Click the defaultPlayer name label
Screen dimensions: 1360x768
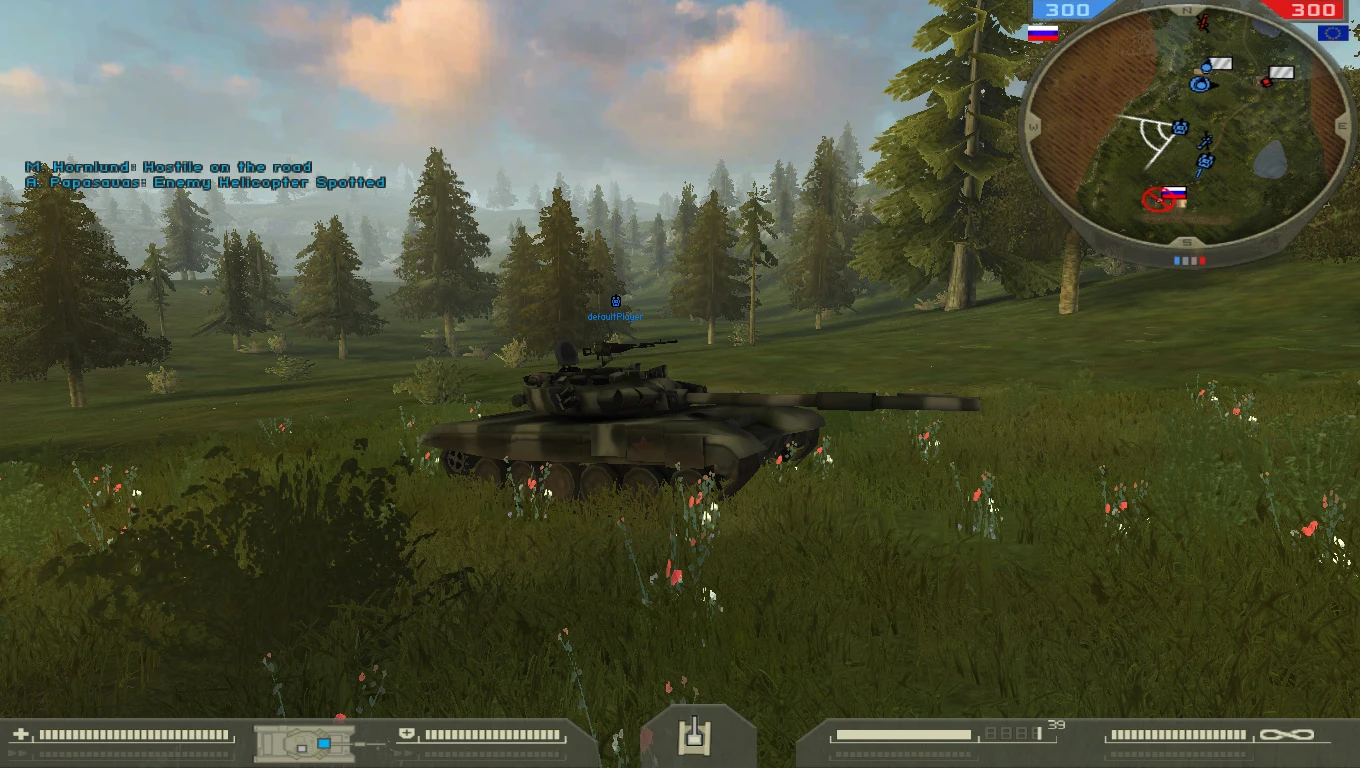[614, 315]
